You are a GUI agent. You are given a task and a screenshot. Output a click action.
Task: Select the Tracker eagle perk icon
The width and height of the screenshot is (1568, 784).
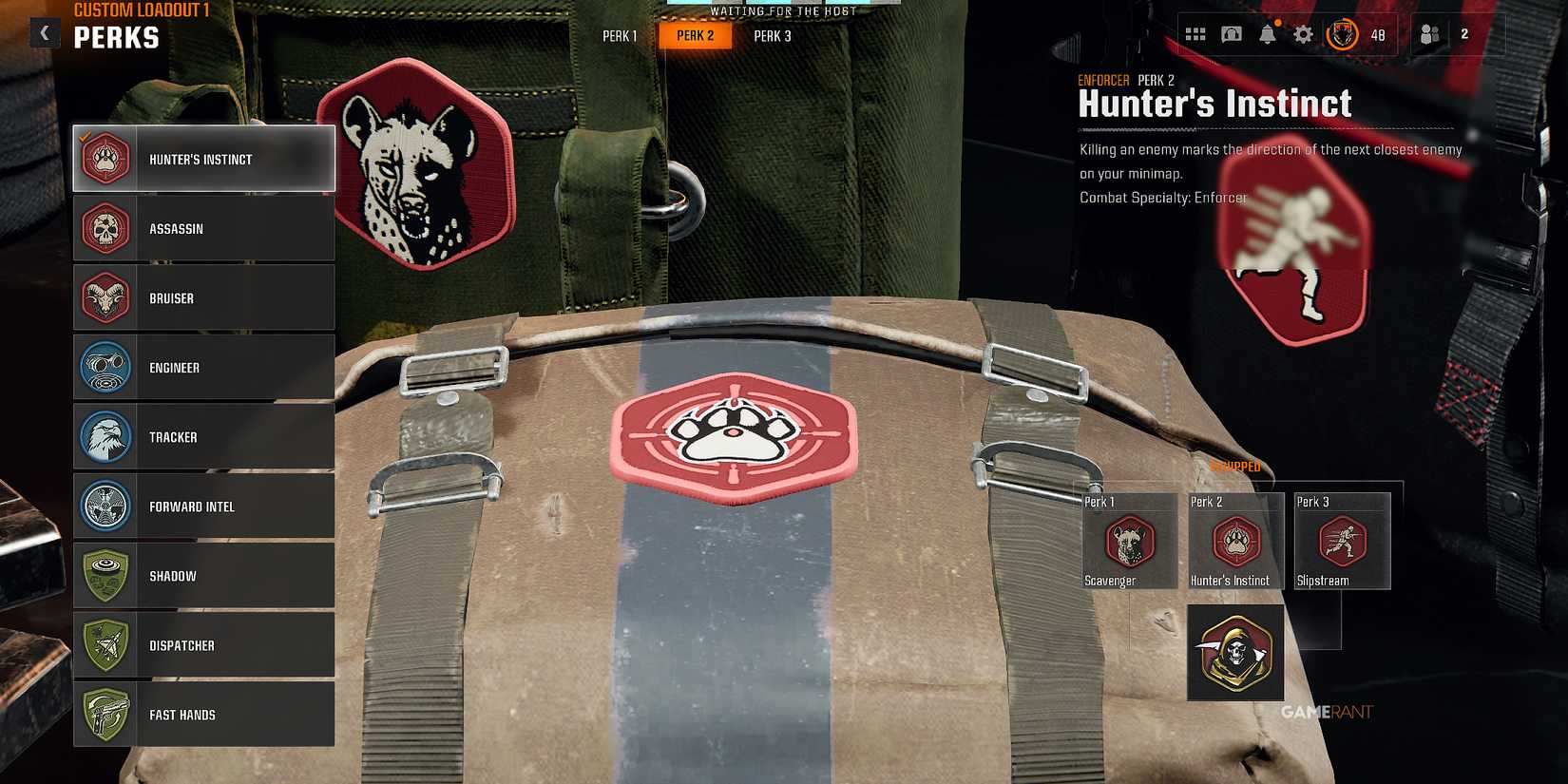coord(105,436)
